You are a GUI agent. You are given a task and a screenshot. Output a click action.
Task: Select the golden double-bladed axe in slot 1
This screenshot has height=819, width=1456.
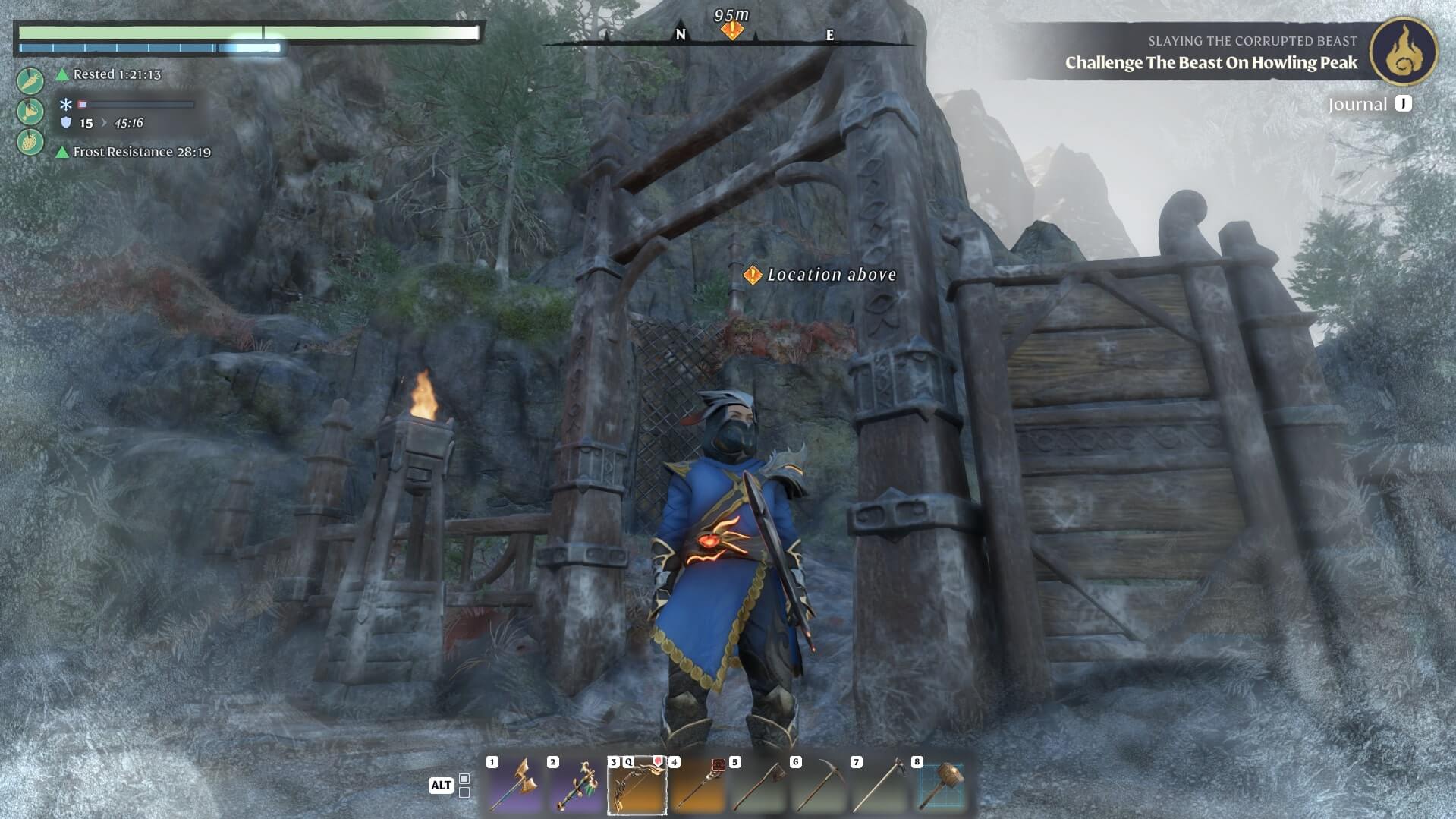tap(514, 786)
